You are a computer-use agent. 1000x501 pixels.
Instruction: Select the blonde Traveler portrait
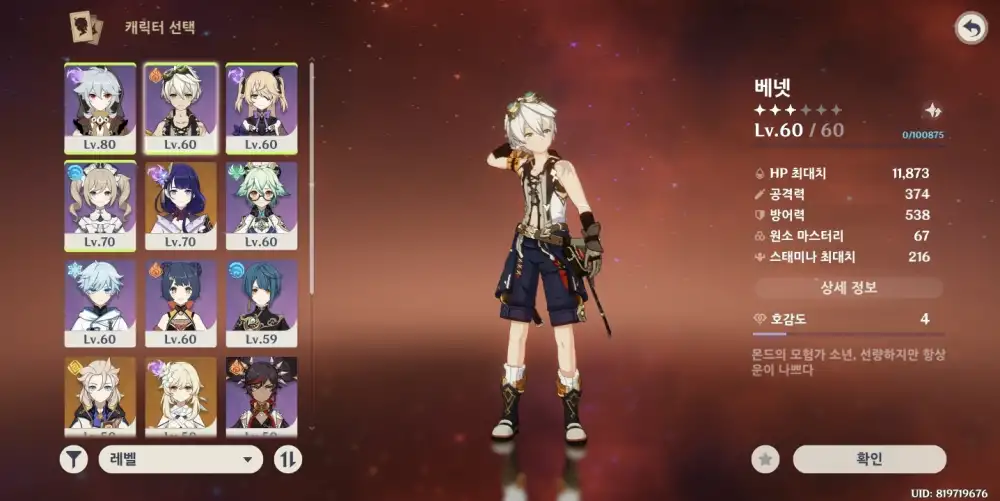coord(181,395)
